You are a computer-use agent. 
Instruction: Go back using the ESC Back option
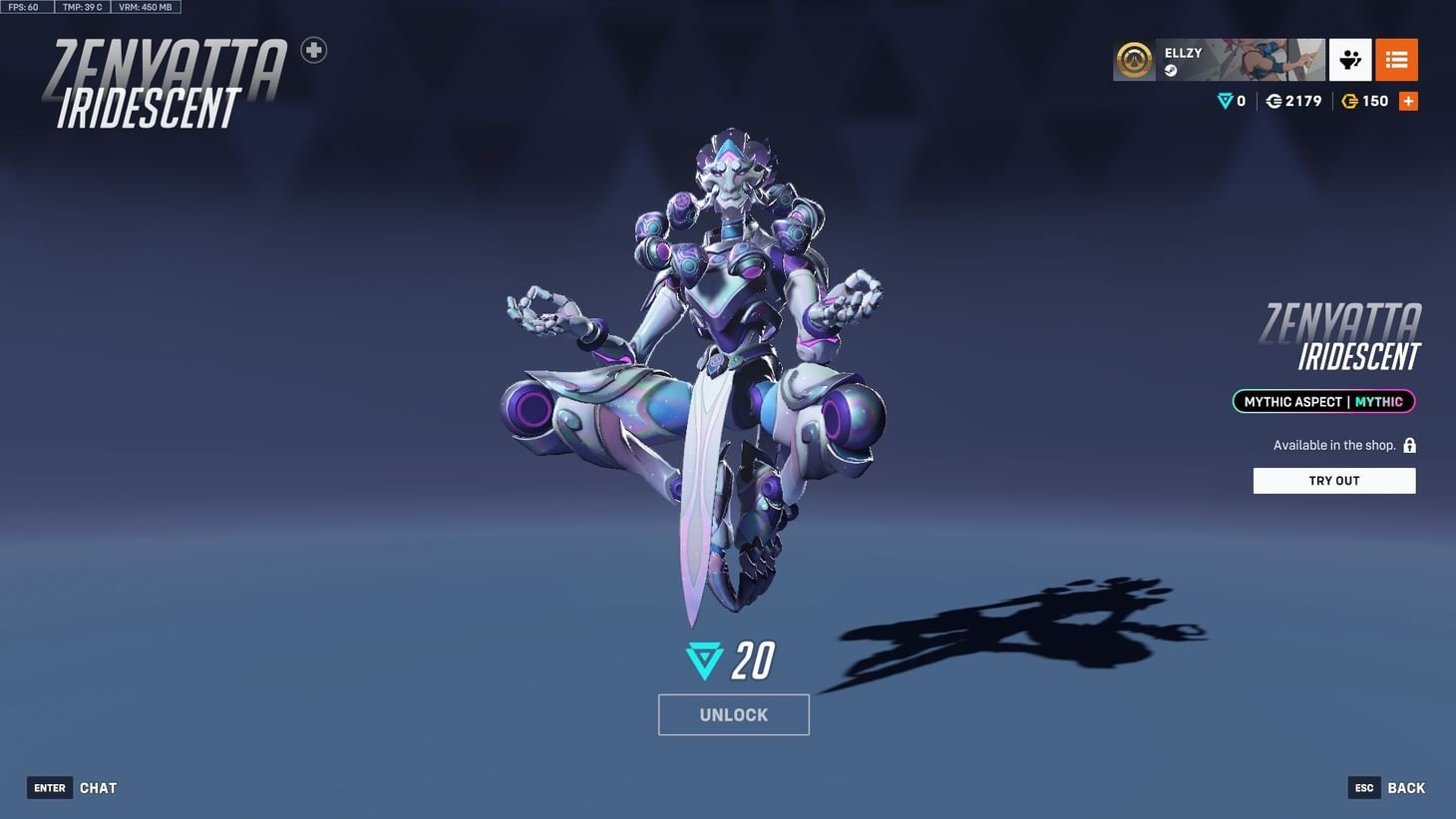[1385, 787]
